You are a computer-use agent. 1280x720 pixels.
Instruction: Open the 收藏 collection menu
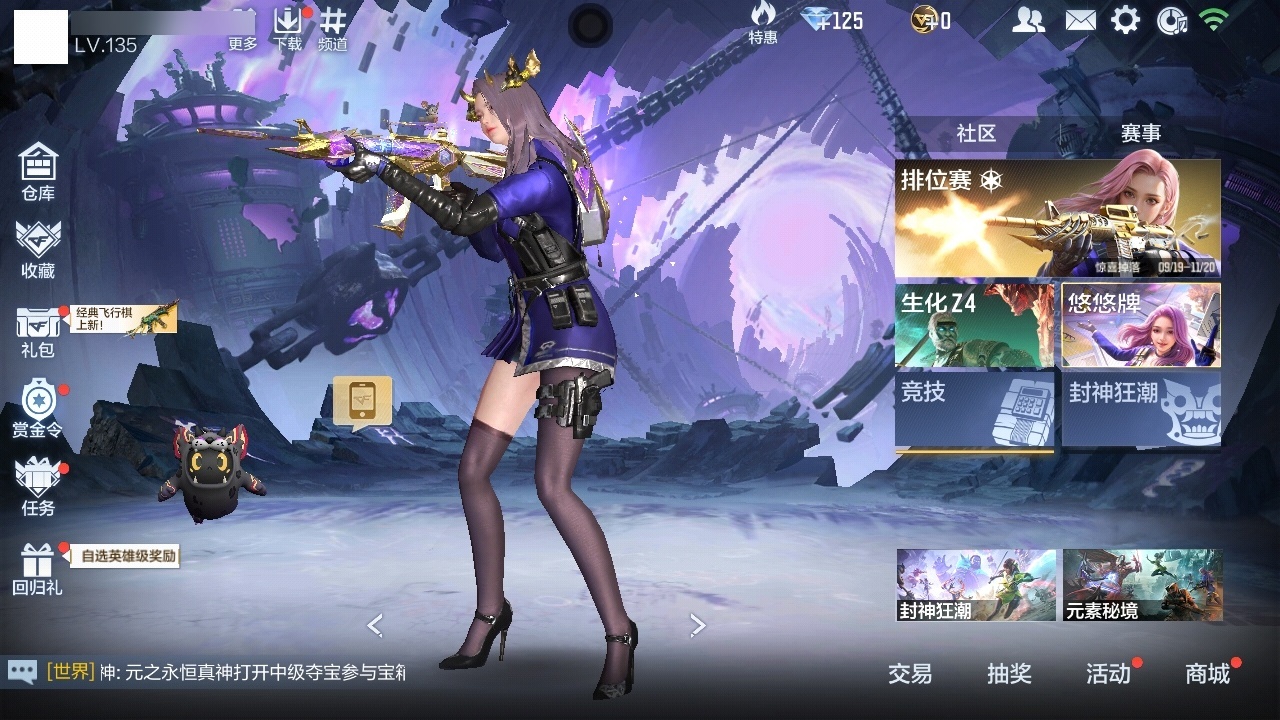point(38,248)
